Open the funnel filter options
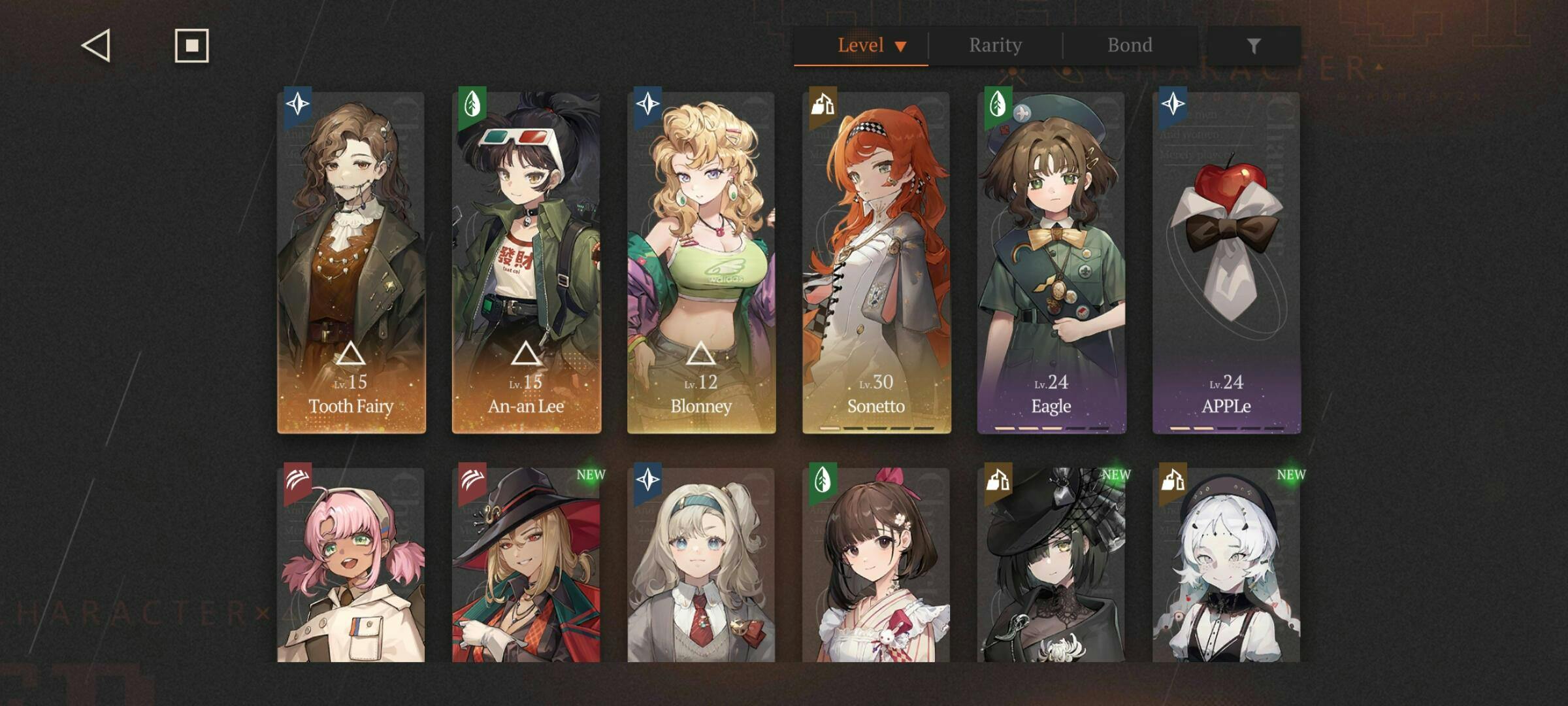The height and width of the screenshot is (706, 1568). click(1253, 46)
